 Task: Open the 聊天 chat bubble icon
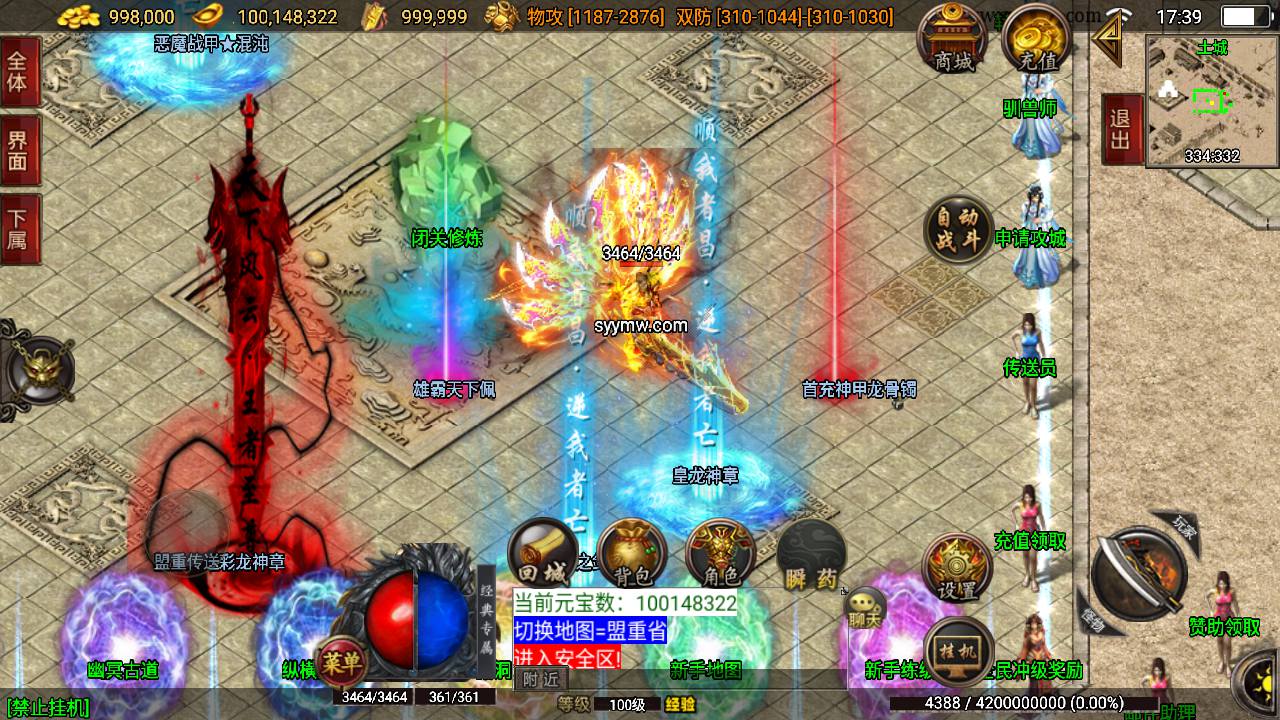(864, 609)
